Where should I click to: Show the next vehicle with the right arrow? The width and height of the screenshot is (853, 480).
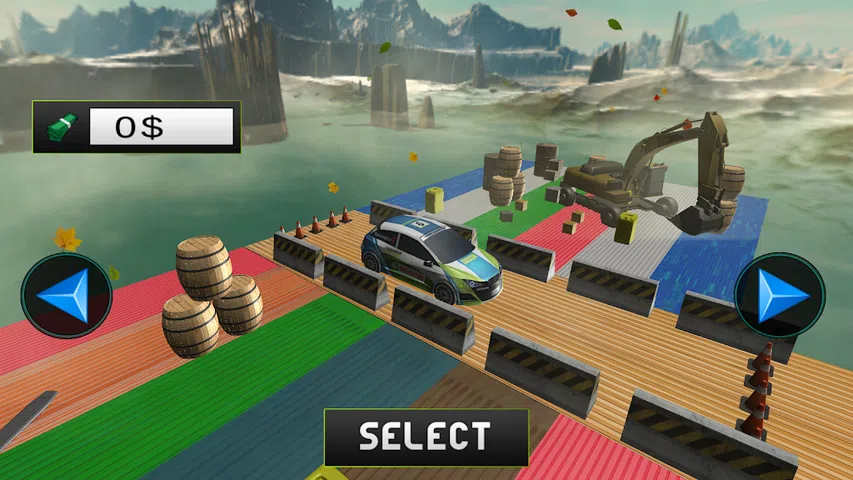click(x=779, y=295)
